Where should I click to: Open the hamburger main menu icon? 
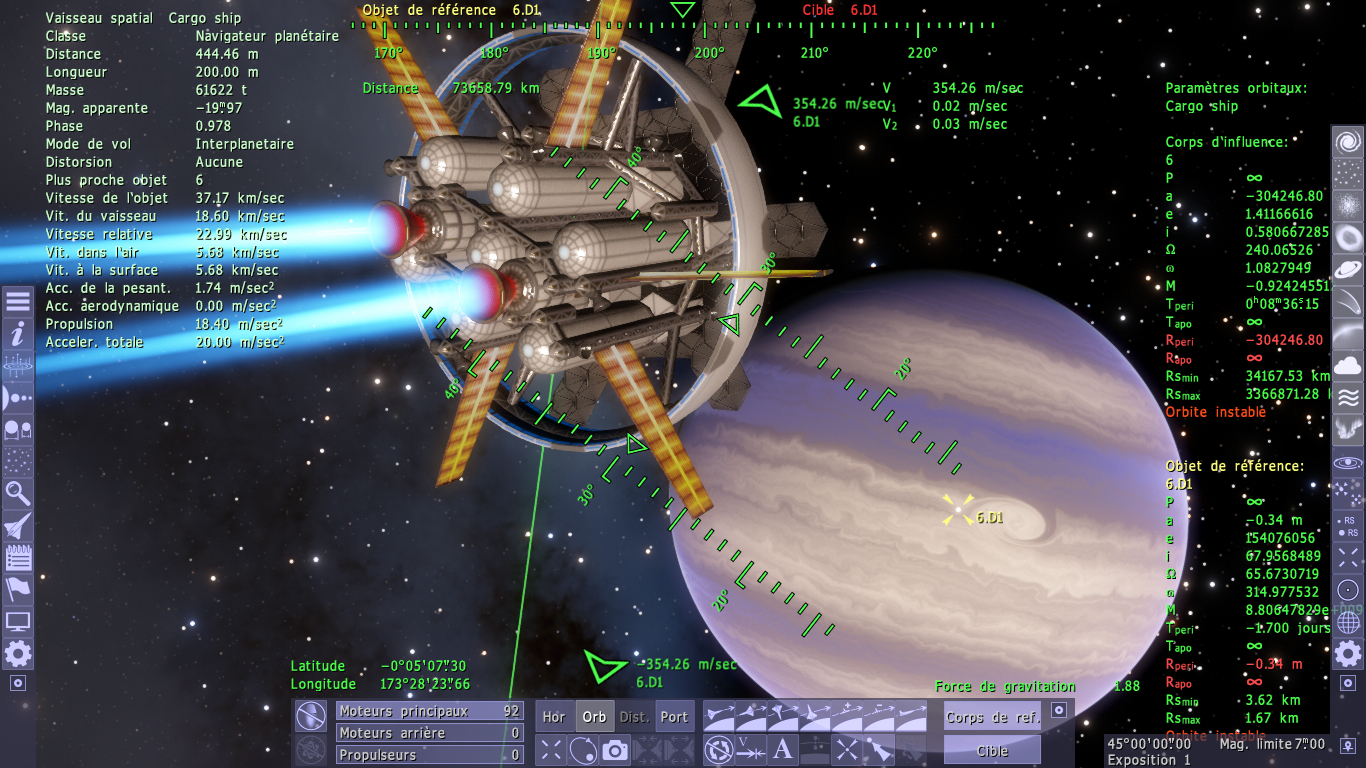[x=17, y=302]
